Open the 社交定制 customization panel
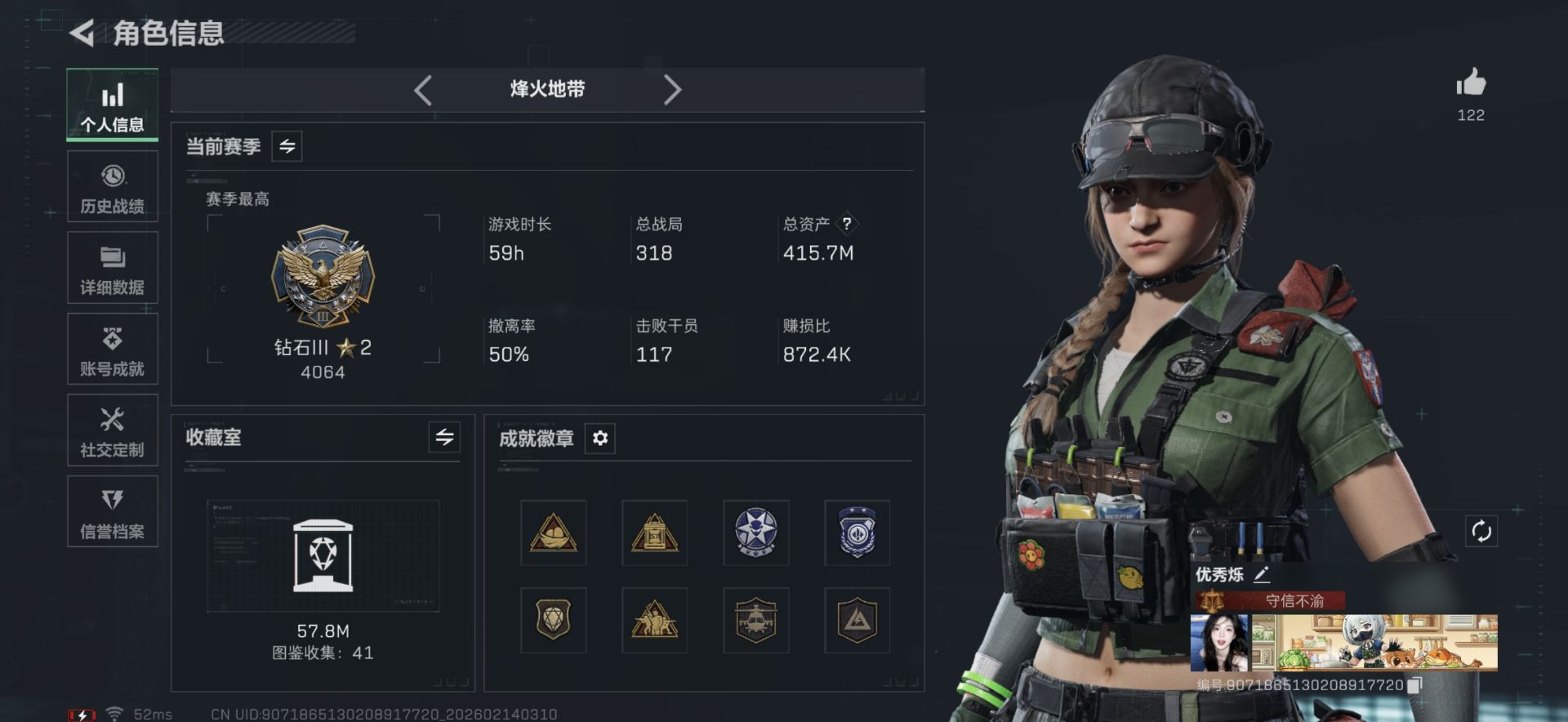The height and width of the screenshot is (722, 1568). [113, 430]
